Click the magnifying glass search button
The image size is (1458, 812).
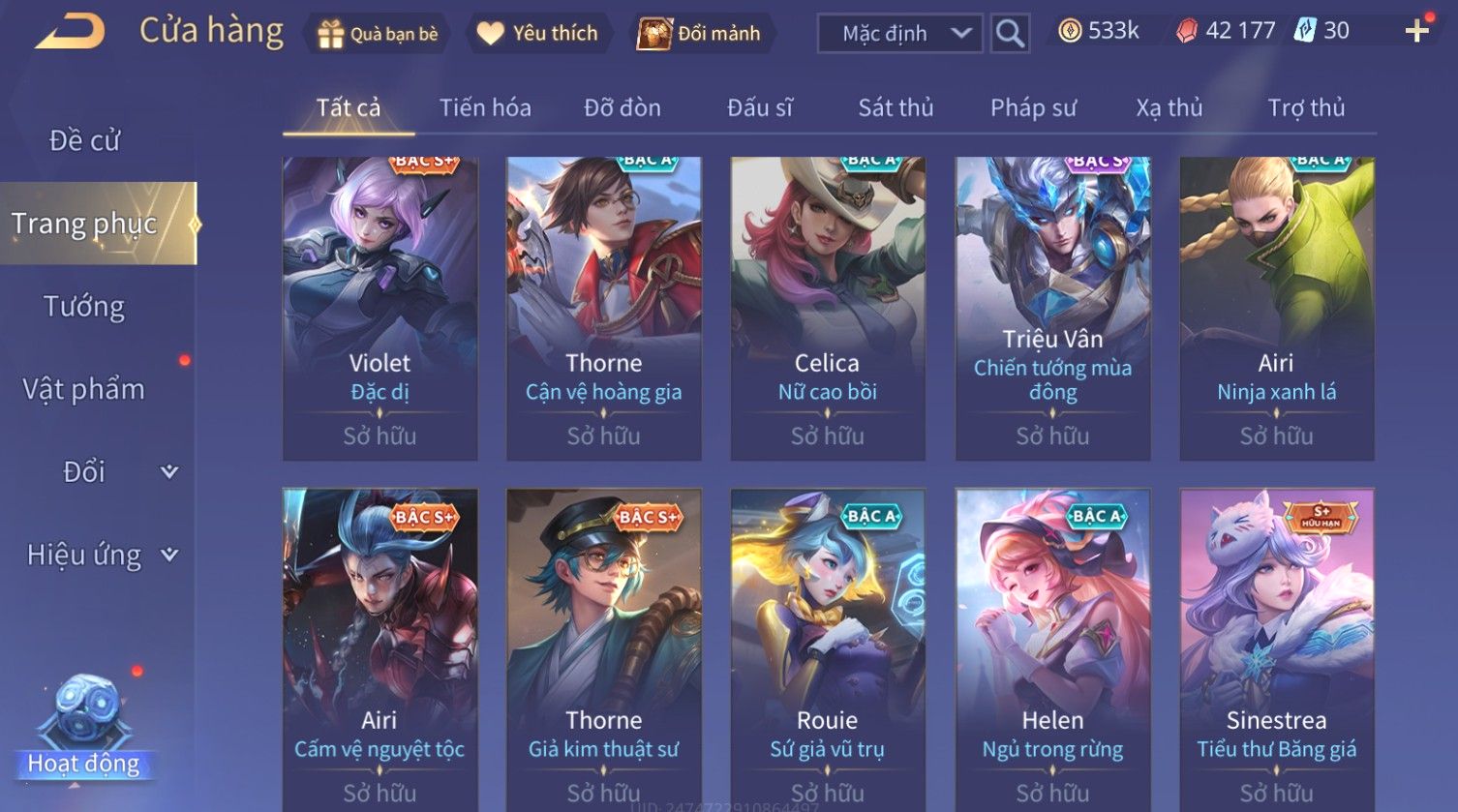1010,34
